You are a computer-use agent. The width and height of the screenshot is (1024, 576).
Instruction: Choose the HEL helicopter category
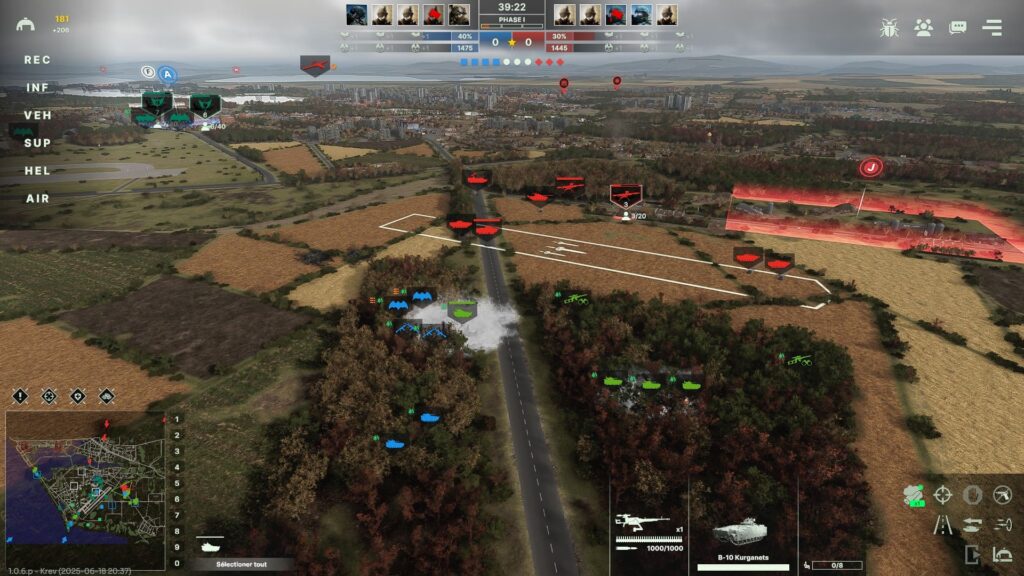tap(37, 171)
